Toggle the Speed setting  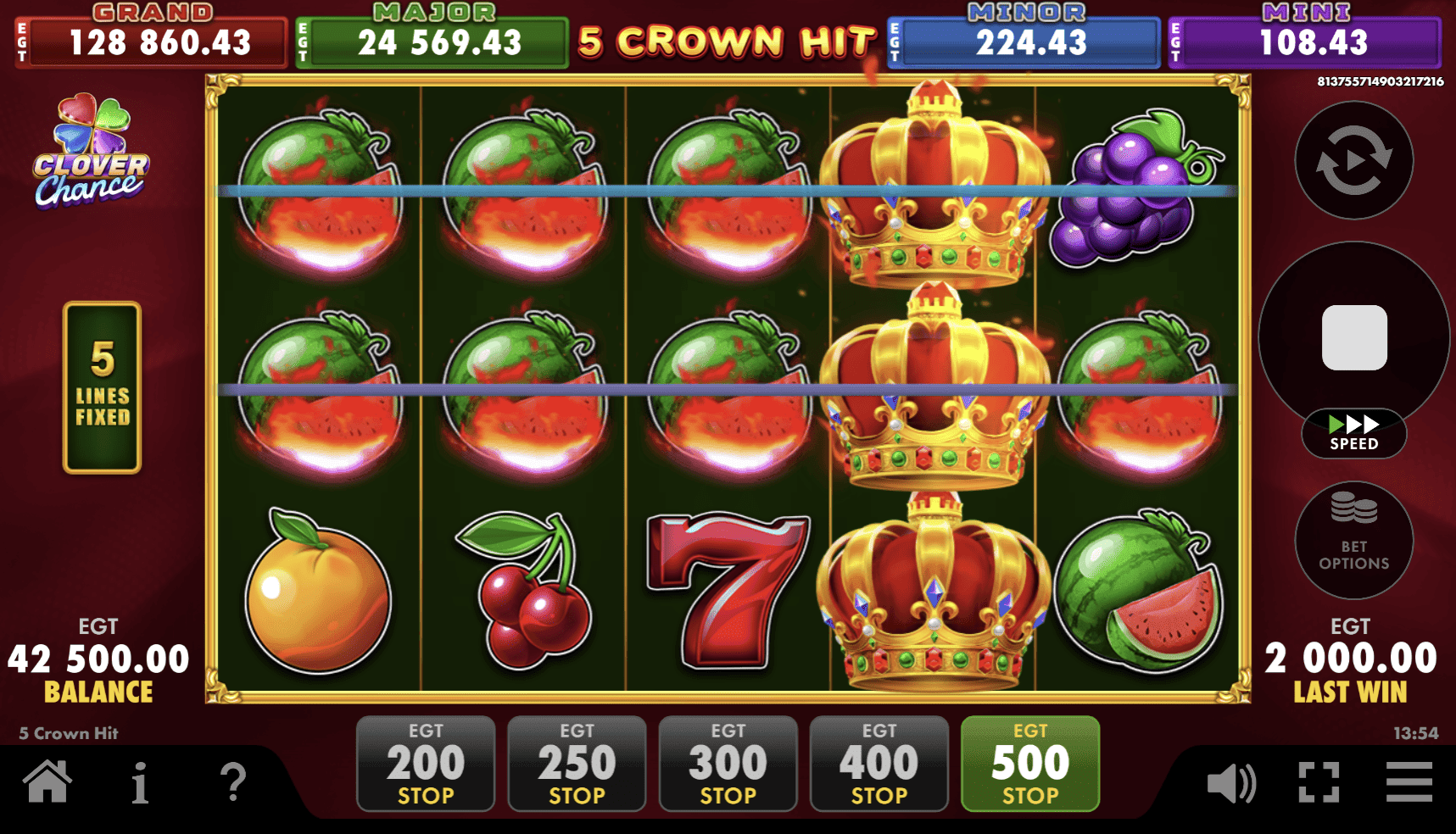1353,433
